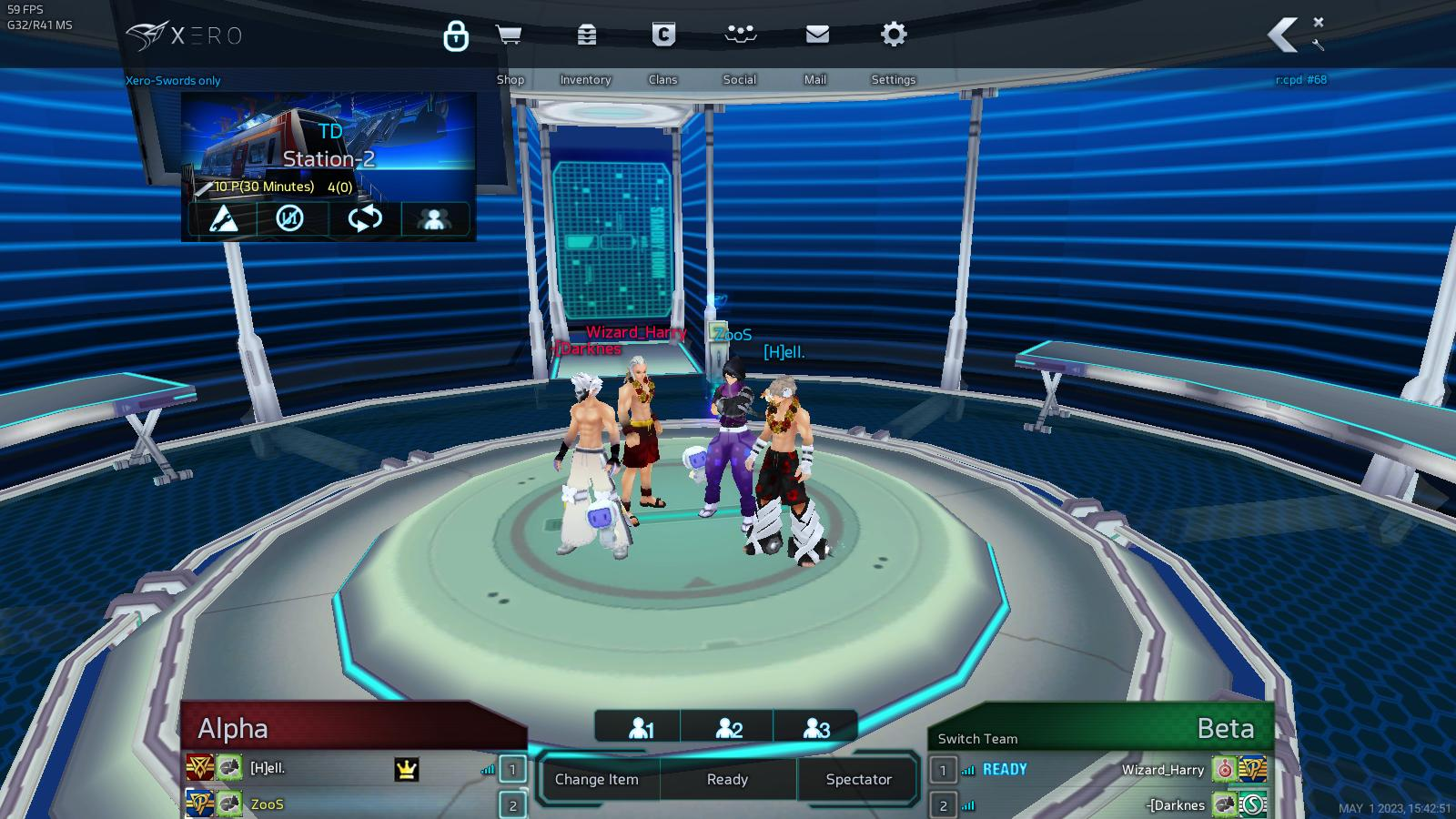The width and height of the screenshot is (1456, 819).
Task: Open room settings wrench triangle icon
Action: point(224,219)
